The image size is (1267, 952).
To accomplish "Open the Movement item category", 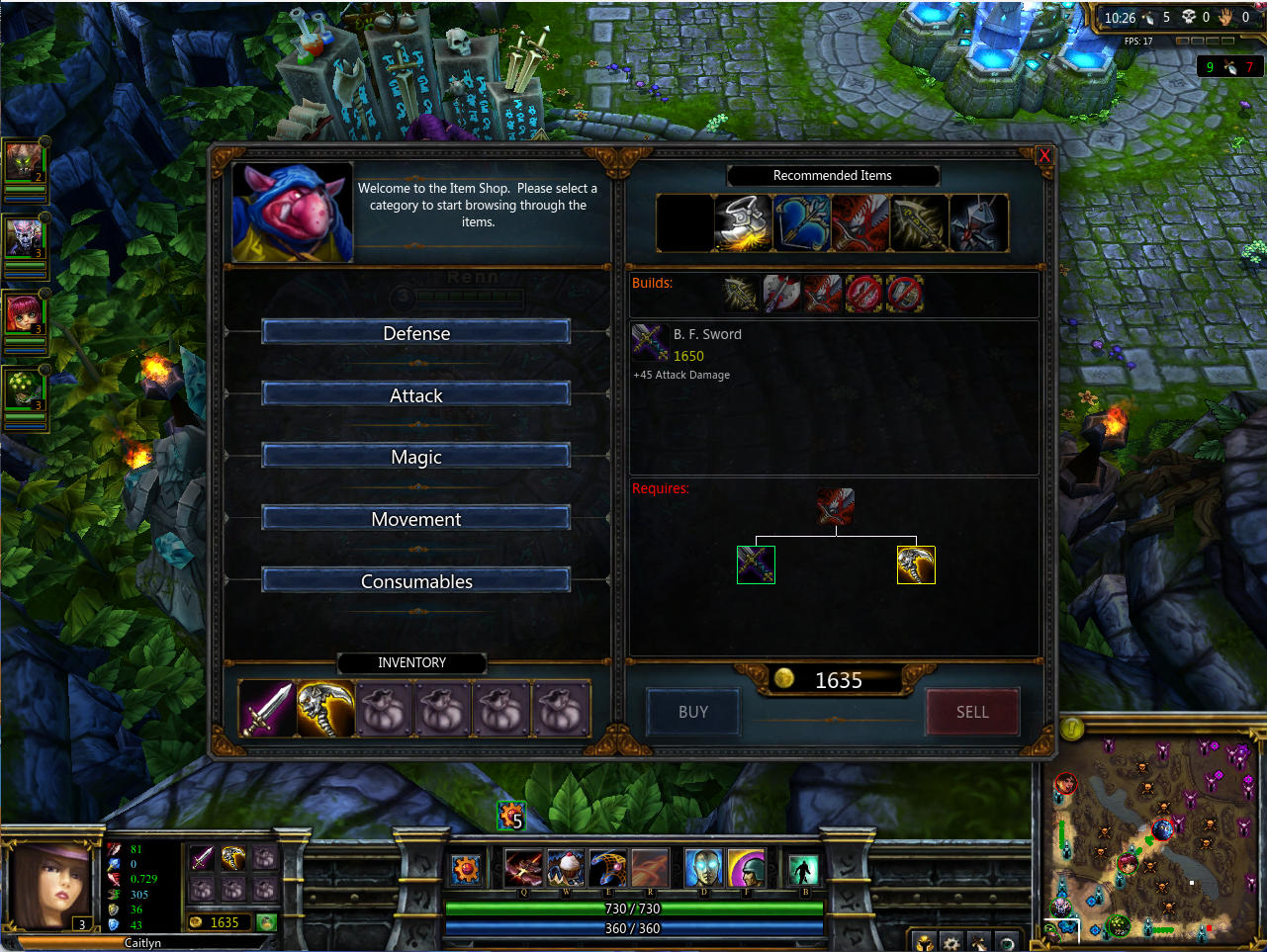I will tap(415, 519).
